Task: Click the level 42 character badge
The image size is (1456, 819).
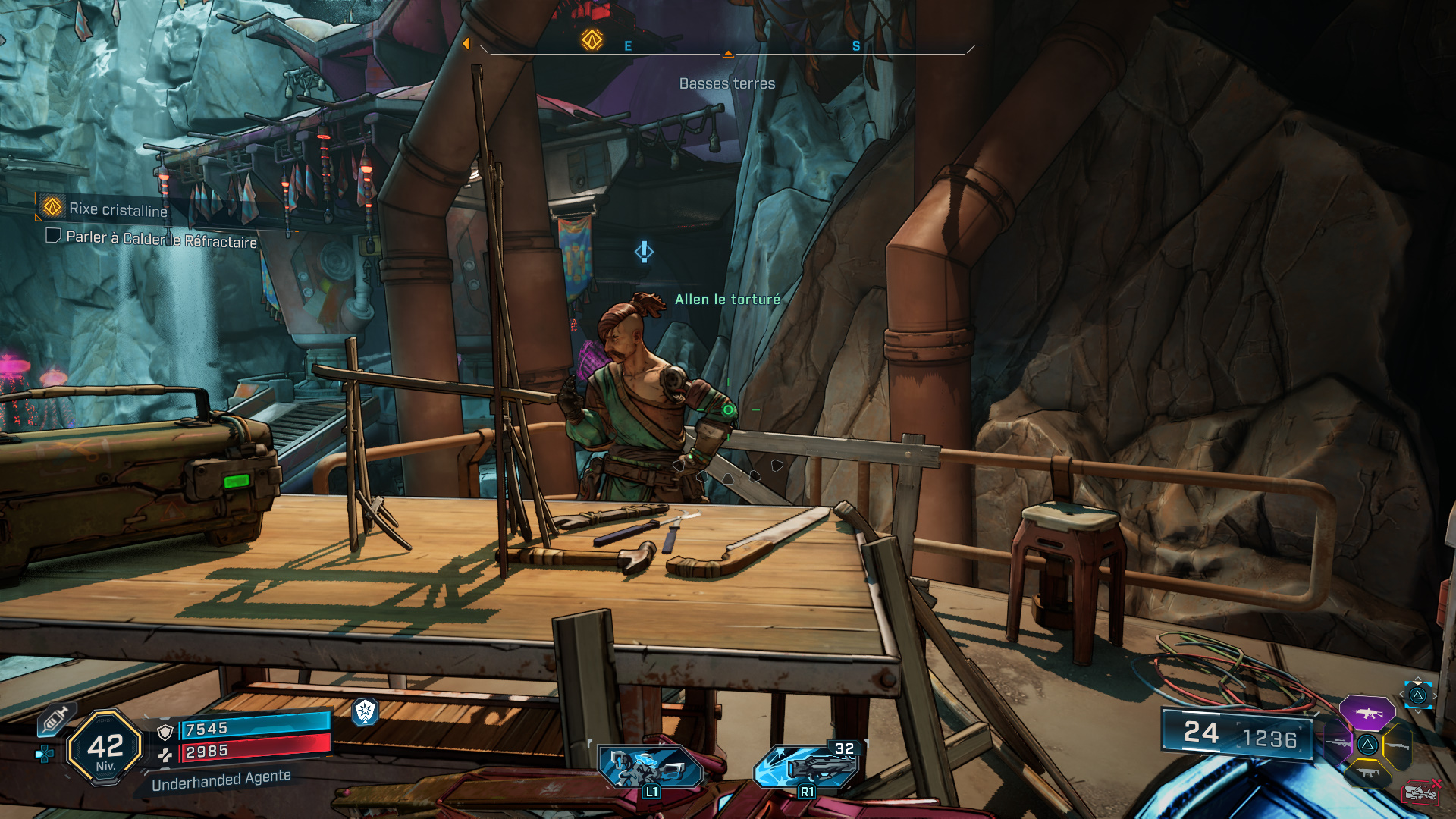Action: click(x=105, y=747)
